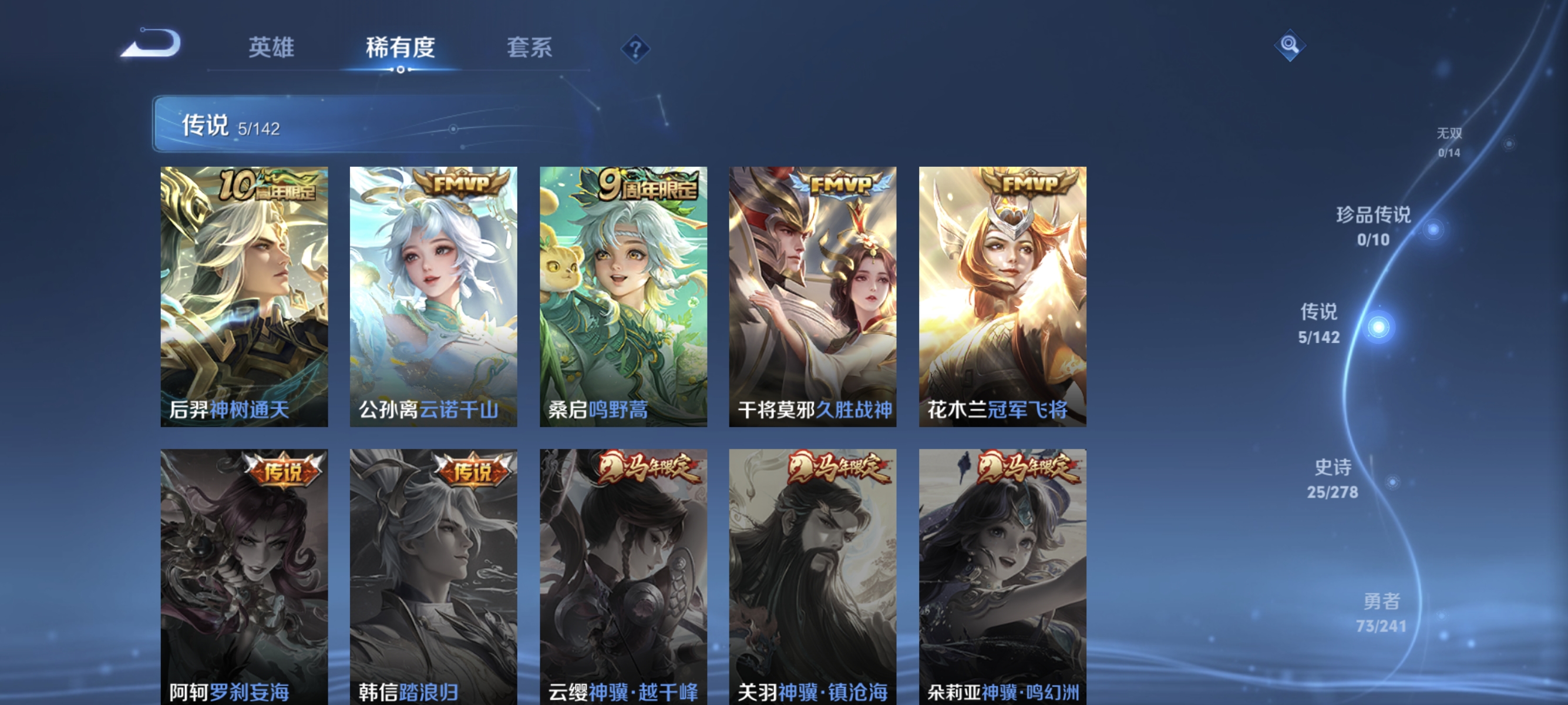Open search with the magnifier icon
Viewport: 1568px width, 705px height.
[1289, 45]
